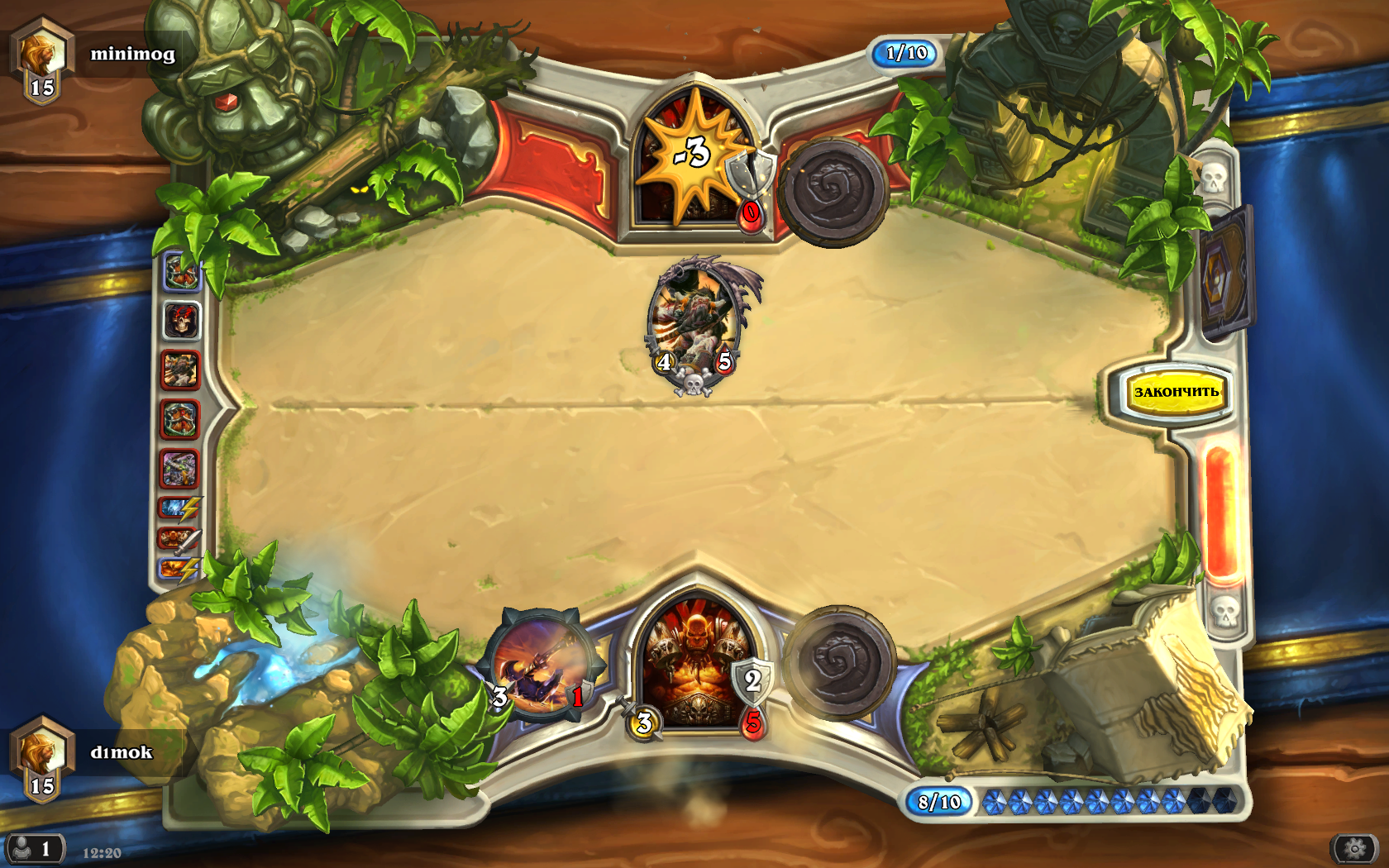1389x868 pixels.
Task: Open the settings gear menu
Action: 1353,848
